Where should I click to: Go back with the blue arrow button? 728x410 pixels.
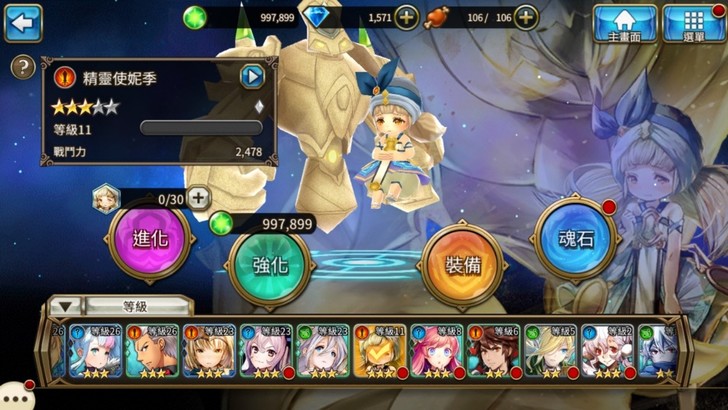tap(23, 21)
